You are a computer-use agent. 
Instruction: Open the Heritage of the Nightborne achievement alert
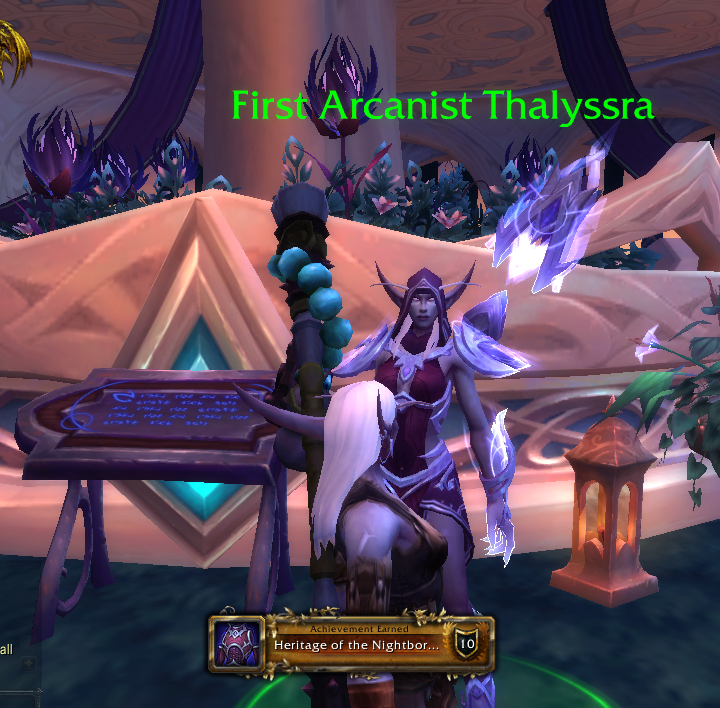point(355,644)
